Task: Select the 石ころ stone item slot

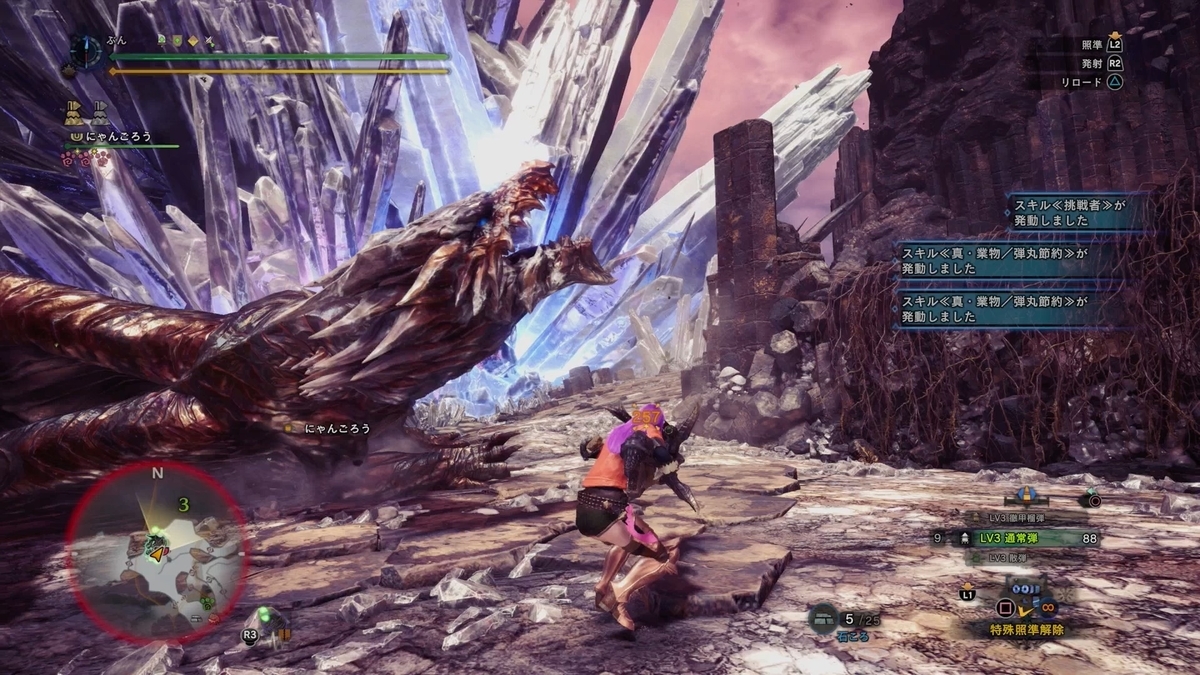Action: [826, 620]
